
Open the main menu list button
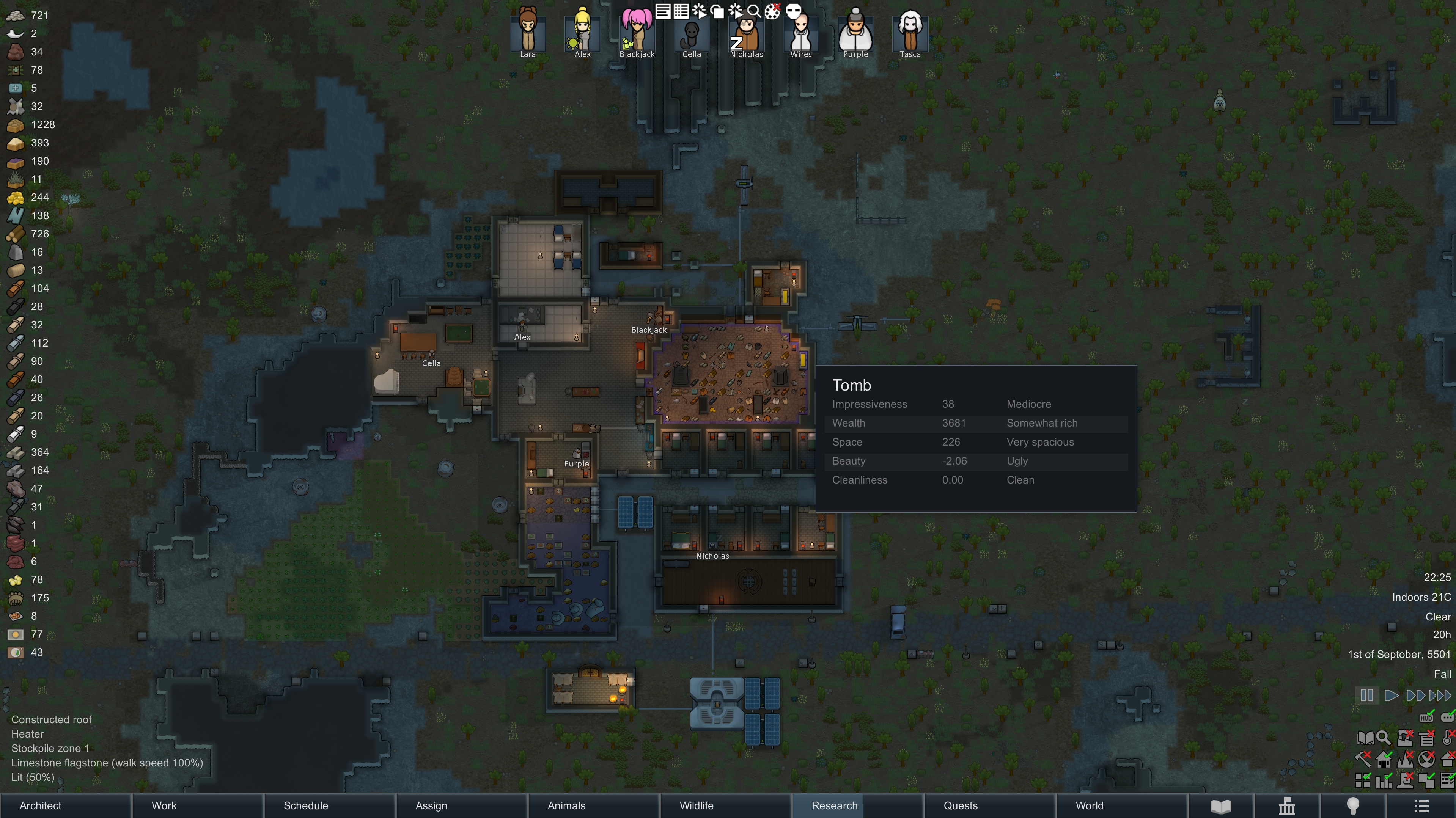pos(1421,806)
